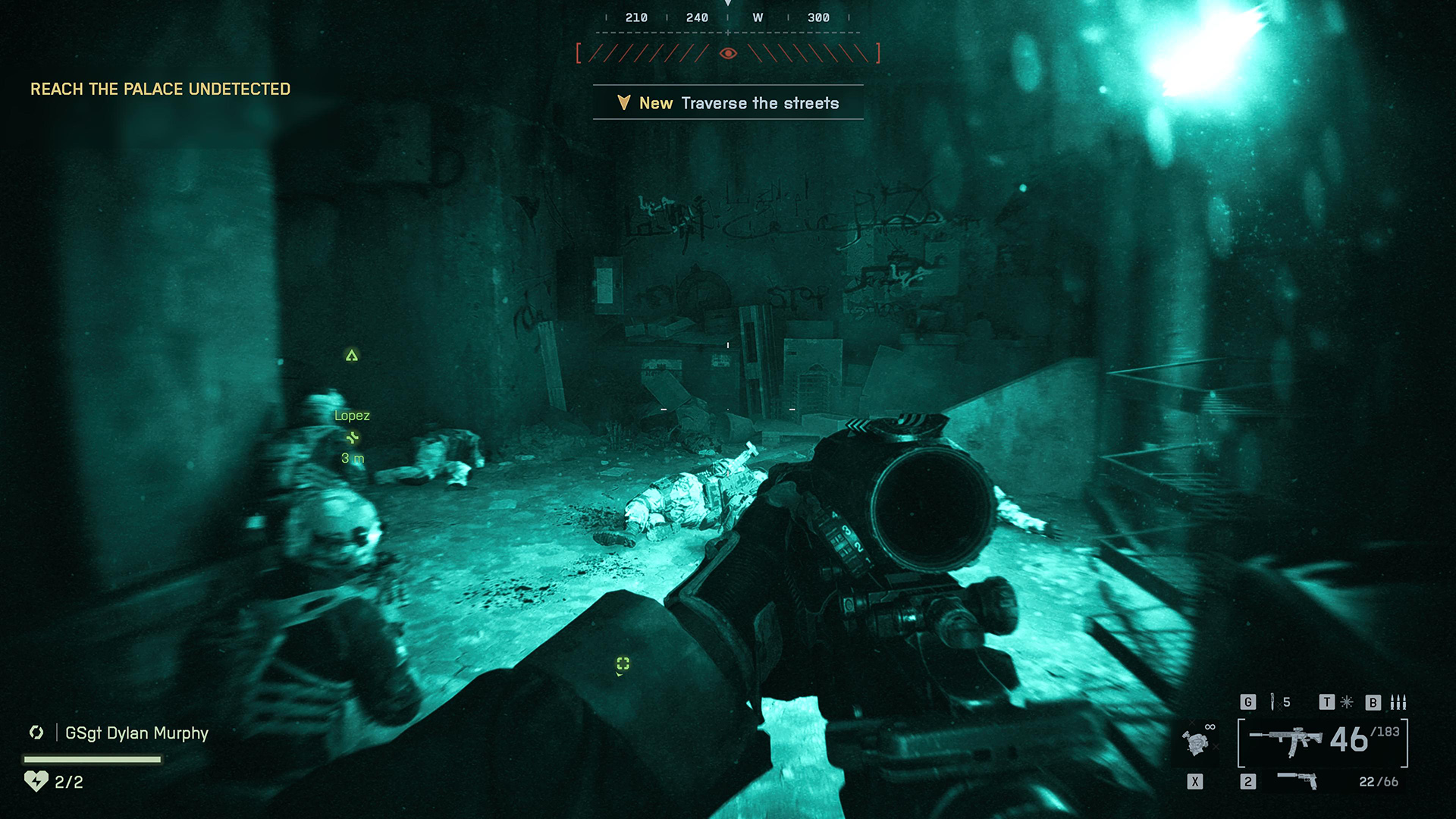Click the Reach the Palace Undetected objective
This screenshot has width=1456, height=819.
(160, 89)
